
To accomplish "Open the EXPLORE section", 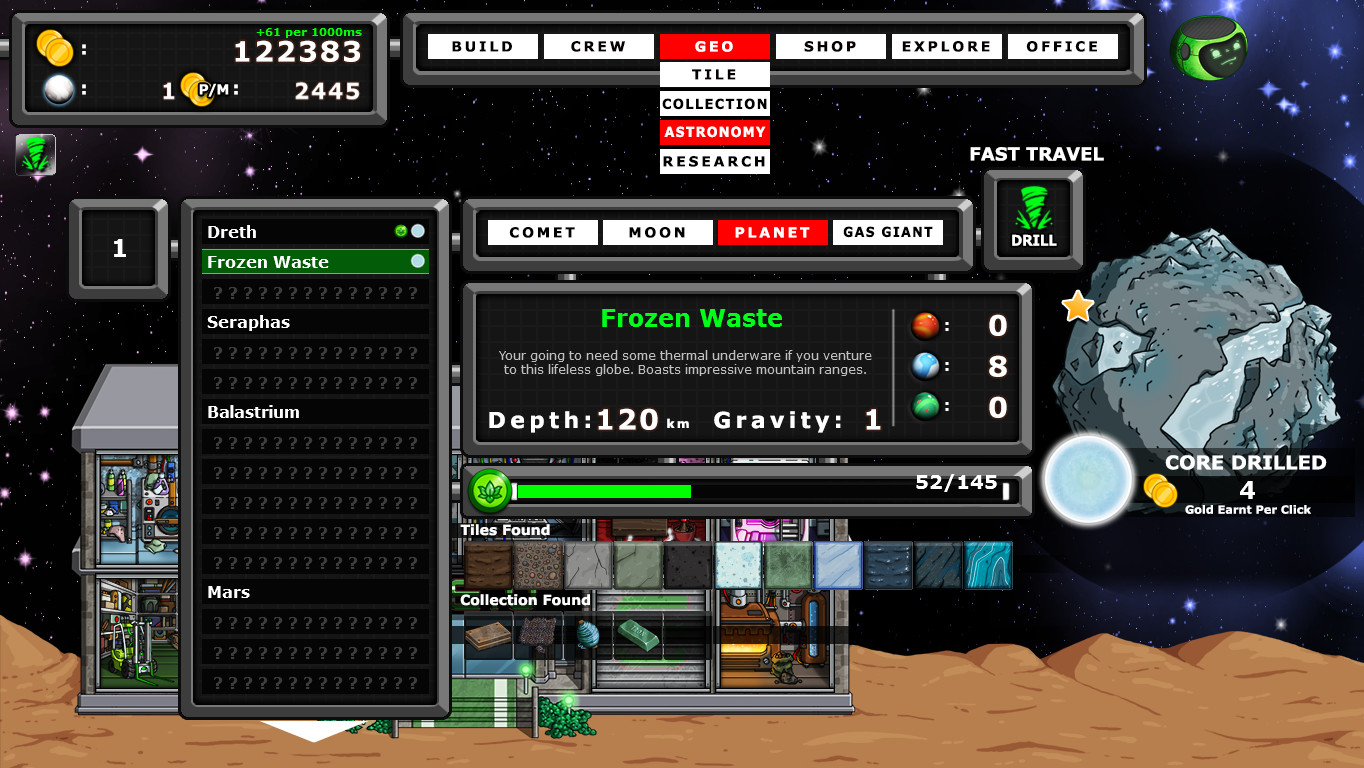I will [945, 46].
